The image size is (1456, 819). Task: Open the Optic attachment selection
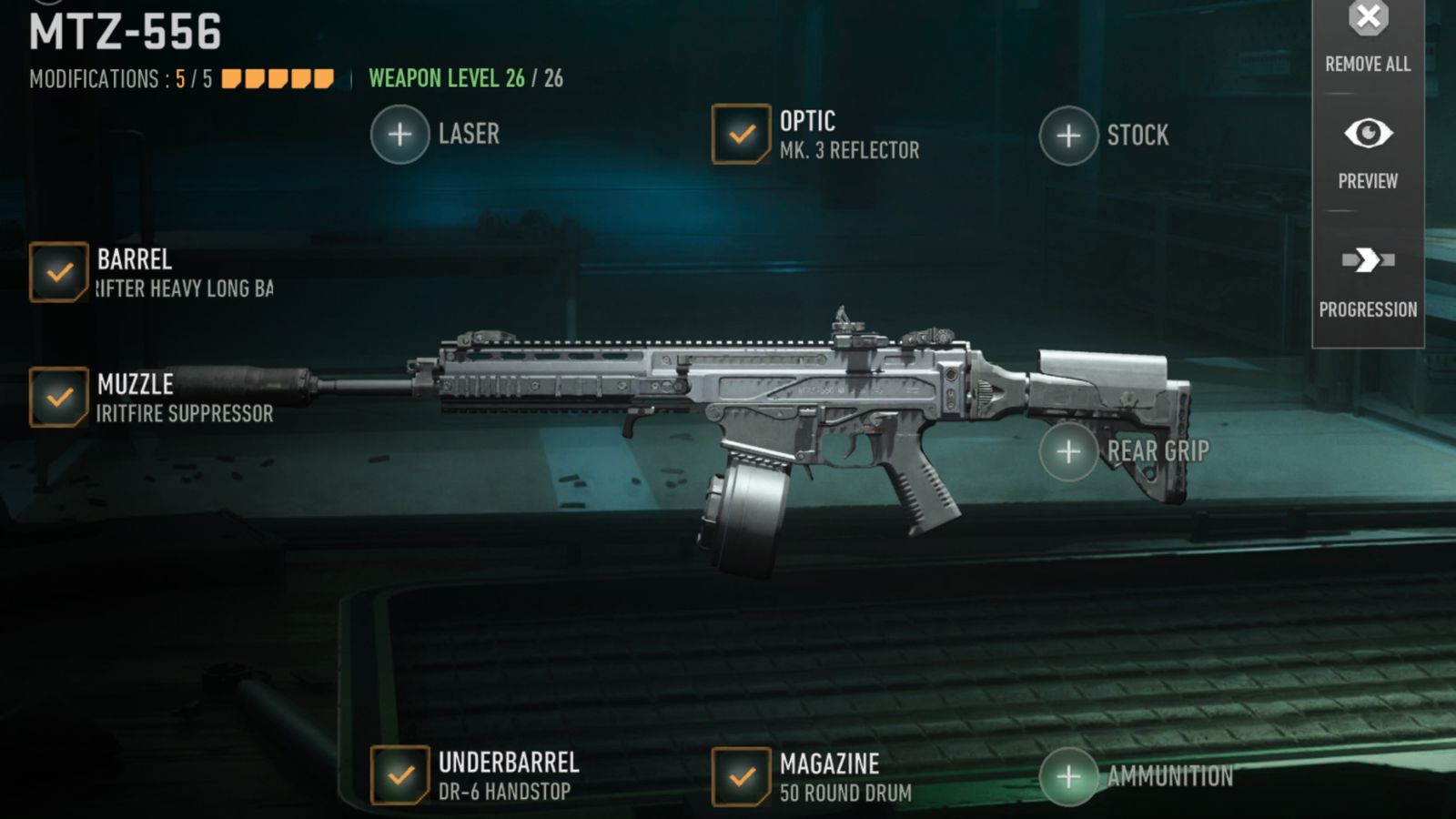click(x=805, y=120)
